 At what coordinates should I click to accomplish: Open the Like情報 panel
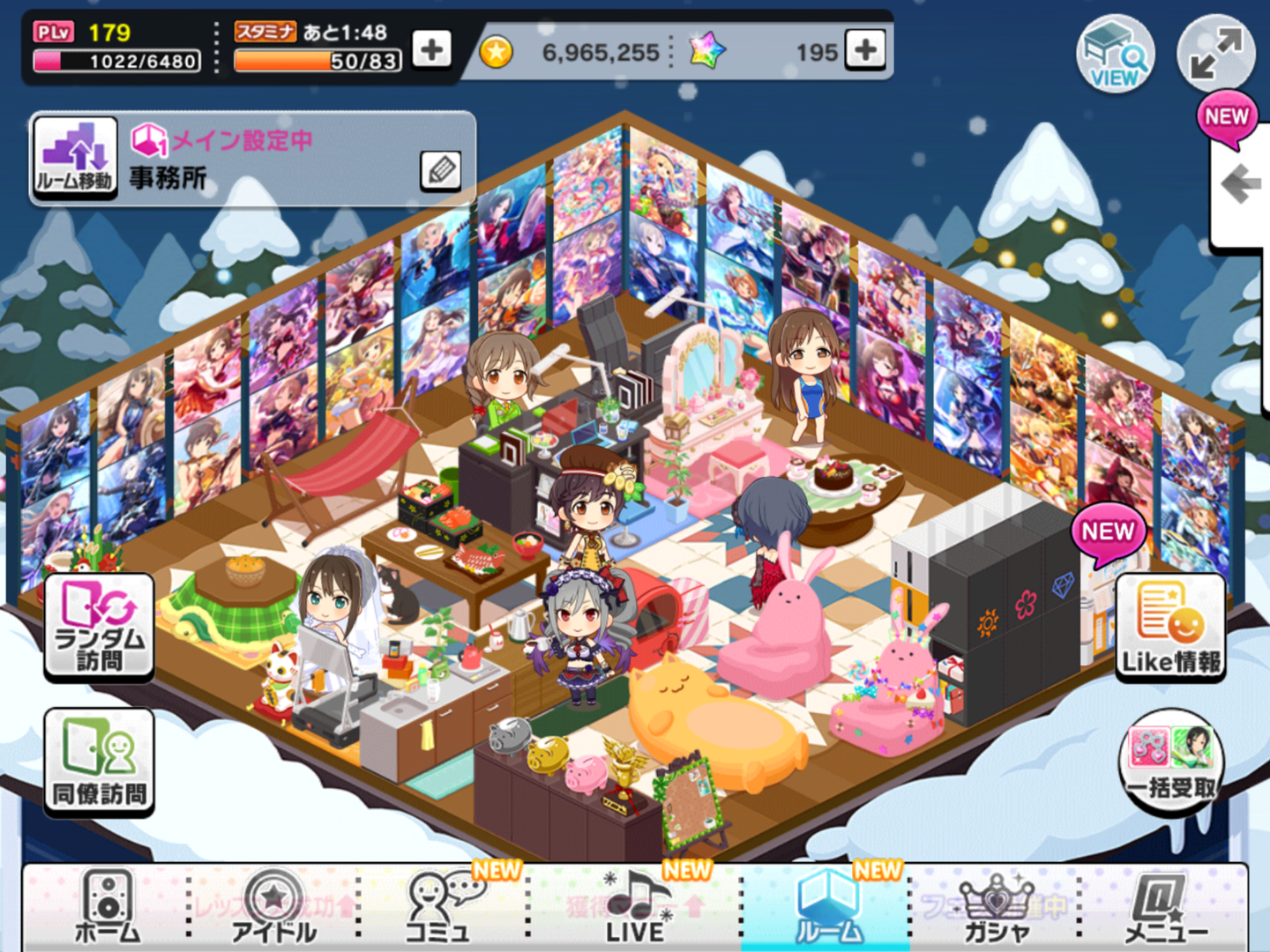(1170, 627)
